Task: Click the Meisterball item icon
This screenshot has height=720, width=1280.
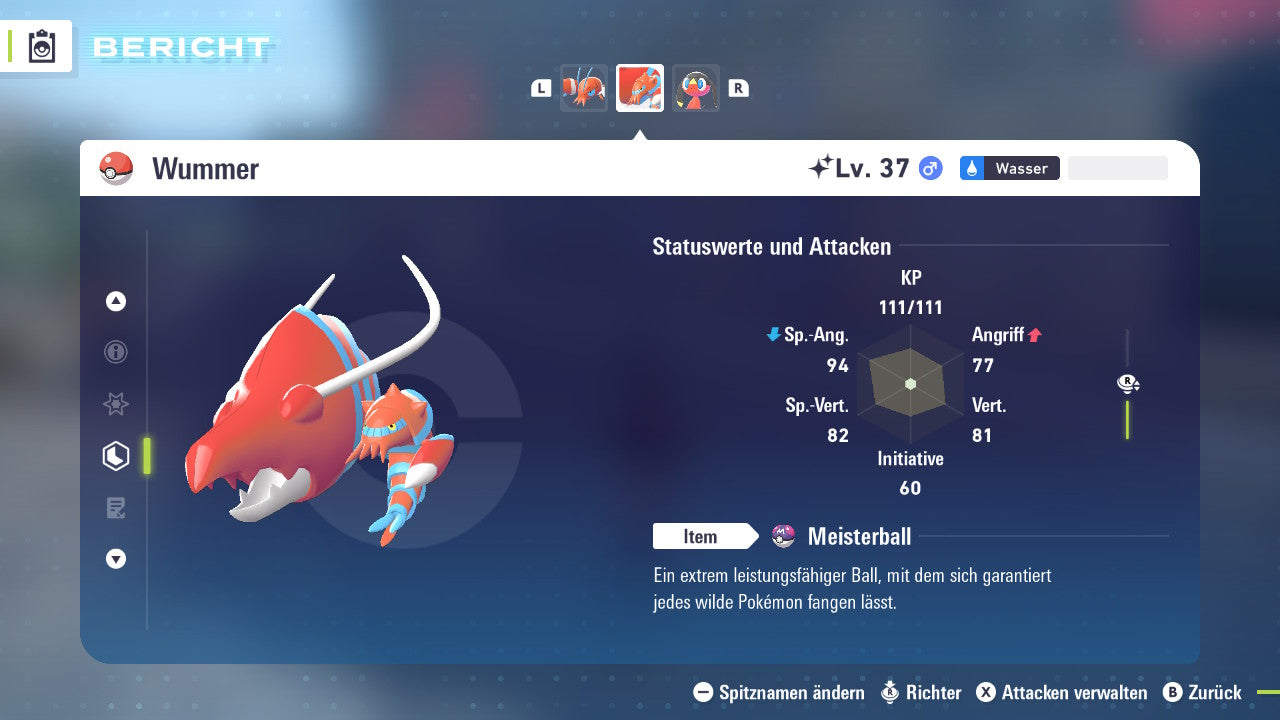Action: point(784,536)
